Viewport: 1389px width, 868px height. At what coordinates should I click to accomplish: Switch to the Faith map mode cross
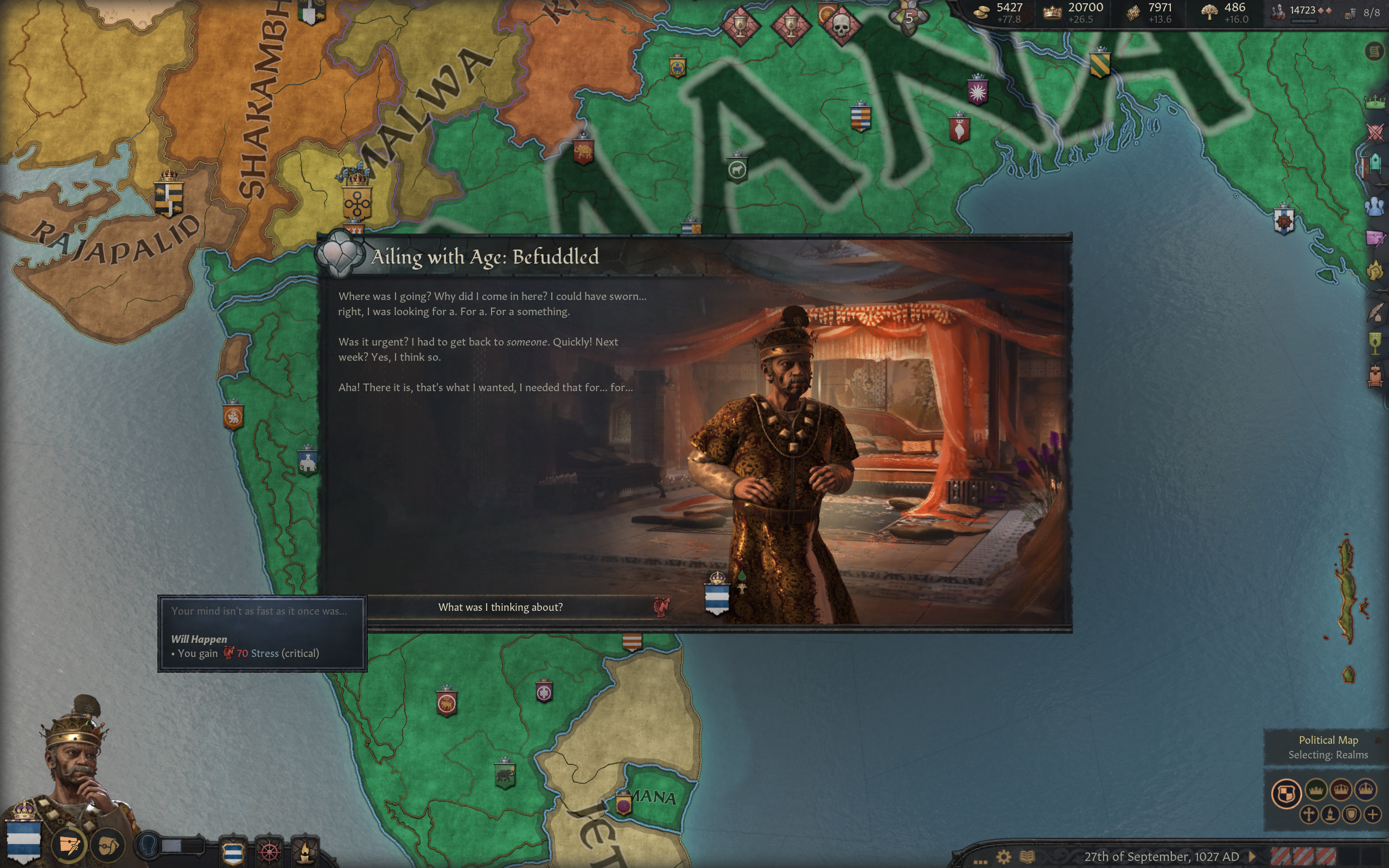(x=1309, y=815)
